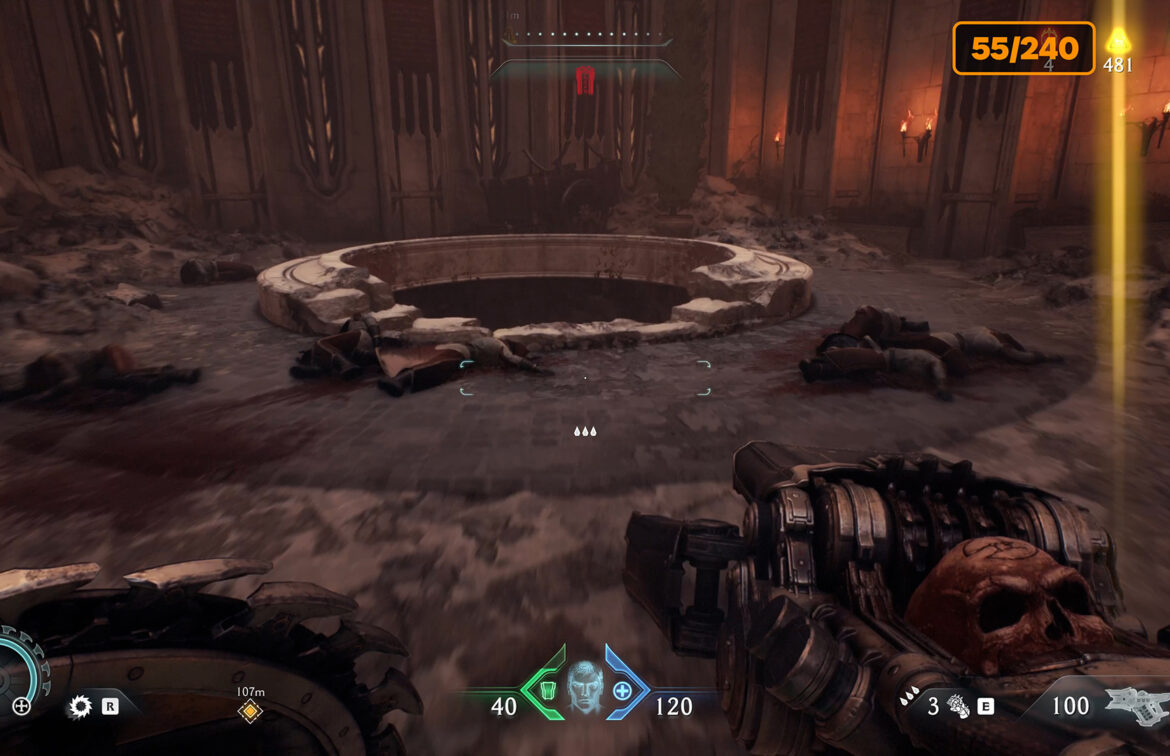Select the orange diamond objective waypoint marker
The image size is (1170, 756).
coord(250,711)
